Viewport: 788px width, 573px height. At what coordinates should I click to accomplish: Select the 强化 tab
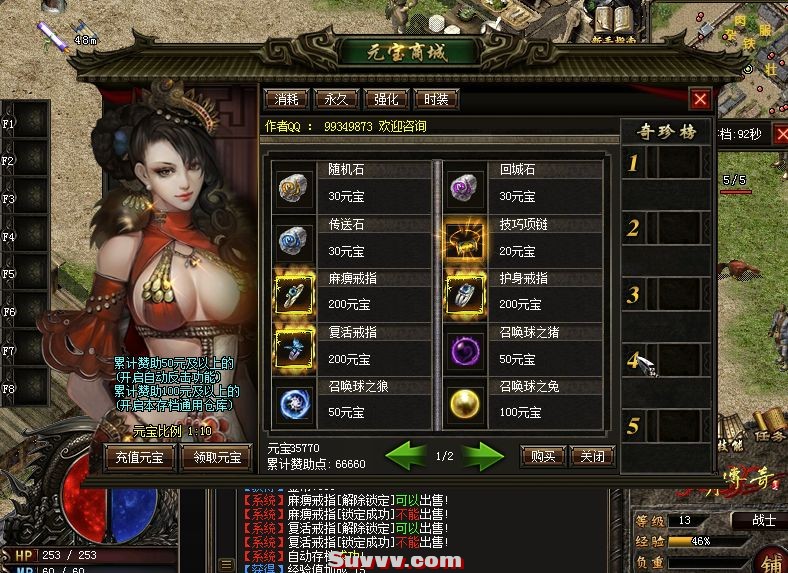point(386,99)
